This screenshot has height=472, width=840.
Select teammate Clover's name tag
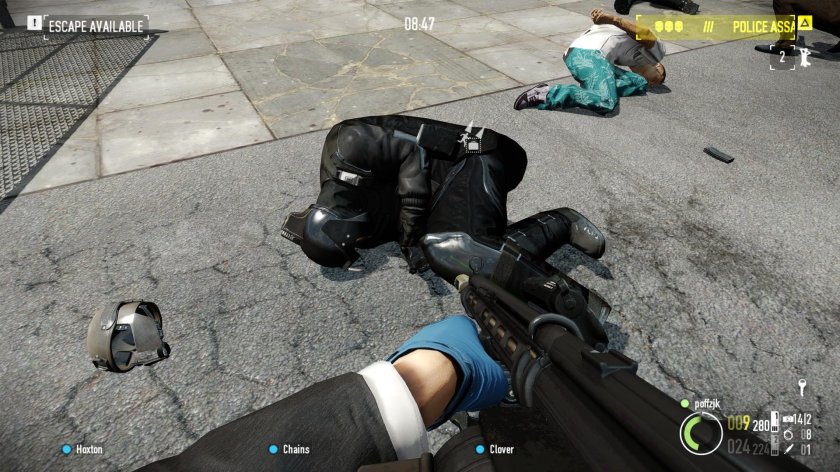pos(501,450)
